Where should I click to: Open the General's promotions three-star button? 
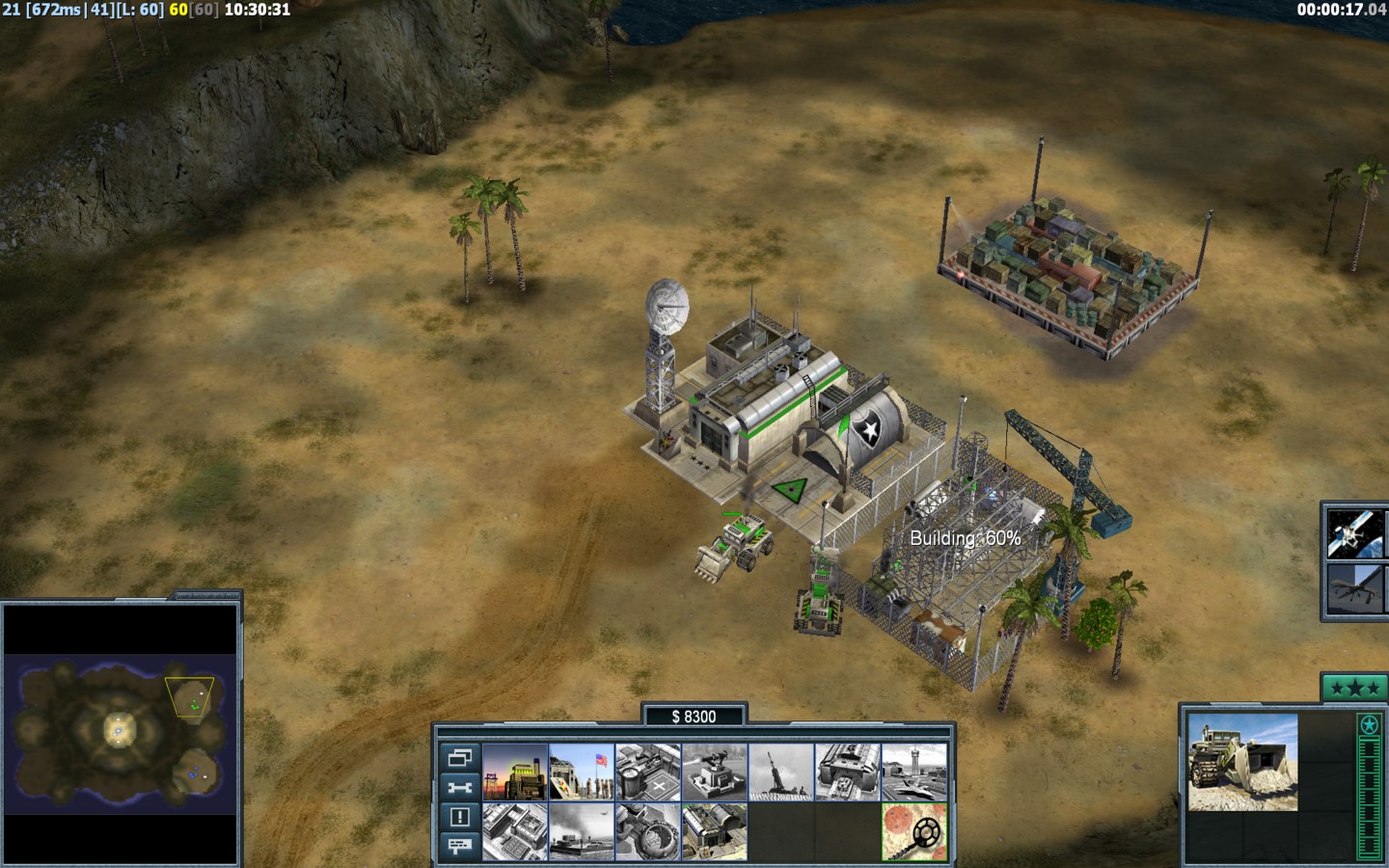click(x=1354, y=688)
